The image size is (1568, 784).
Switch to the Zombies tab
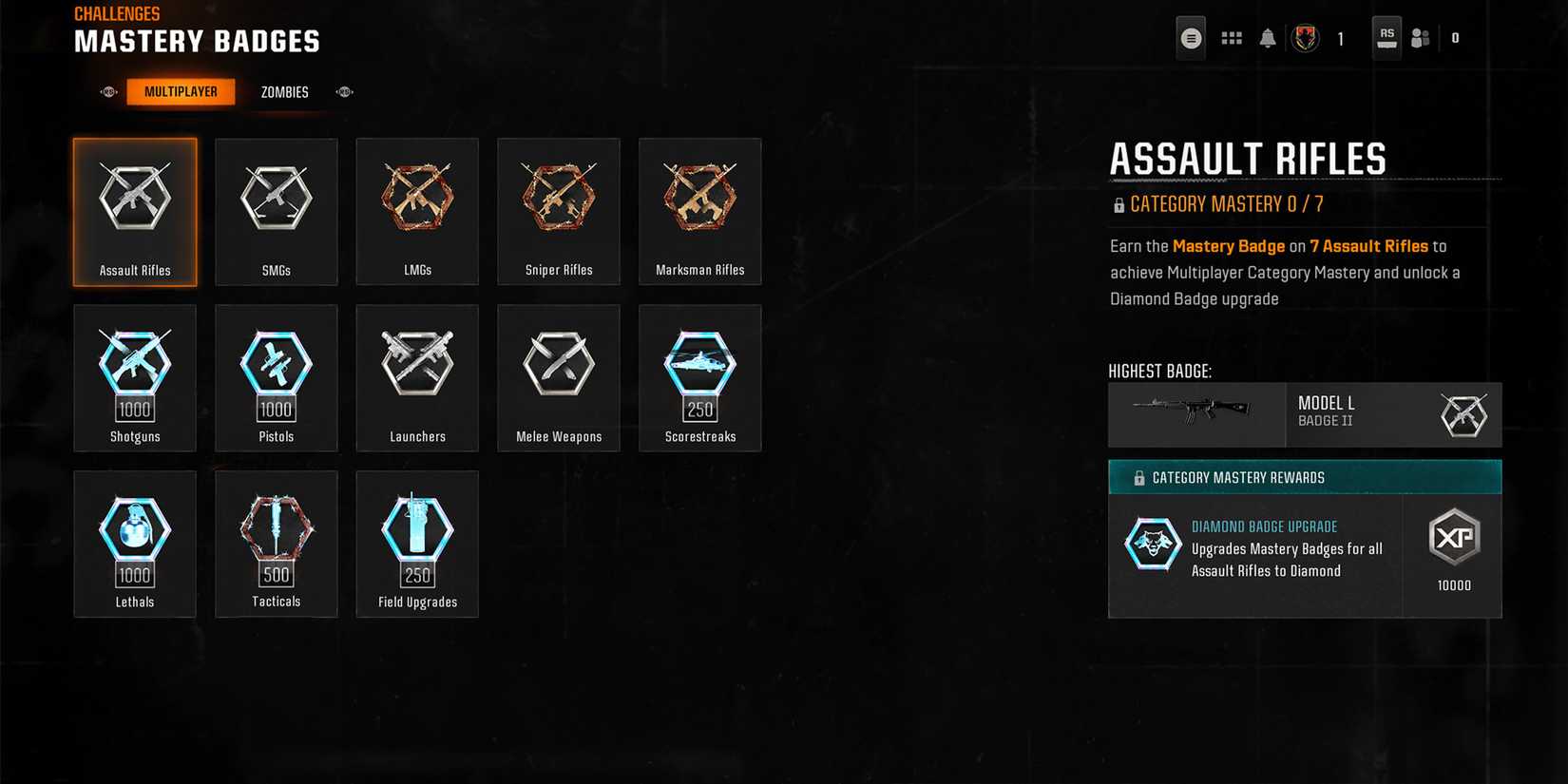point(283,91)
